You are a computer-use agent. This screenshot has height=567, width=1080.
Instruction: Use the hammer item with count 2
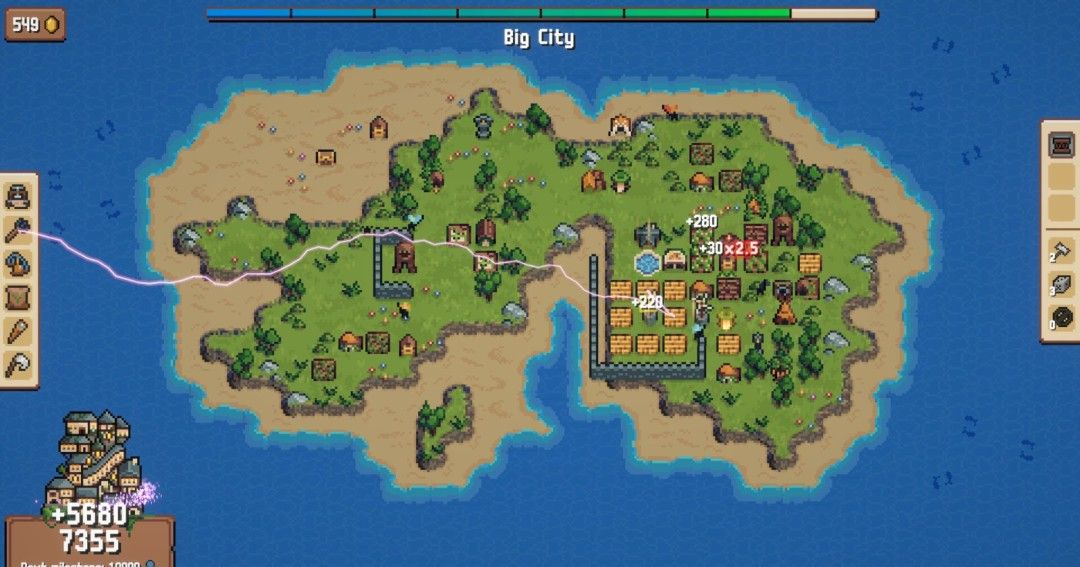coord(1061,250)
